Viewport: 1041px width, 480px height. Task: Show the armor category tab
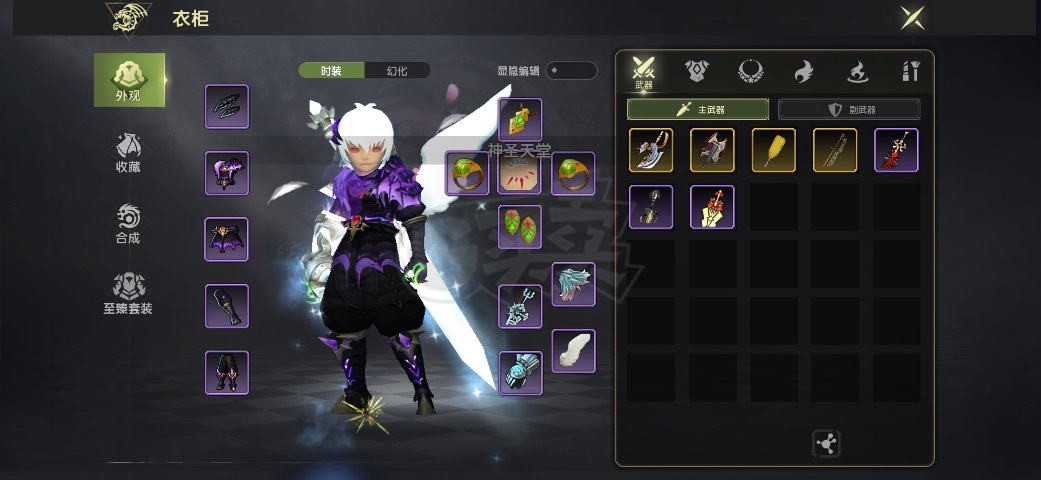click(x=697, y=71)
